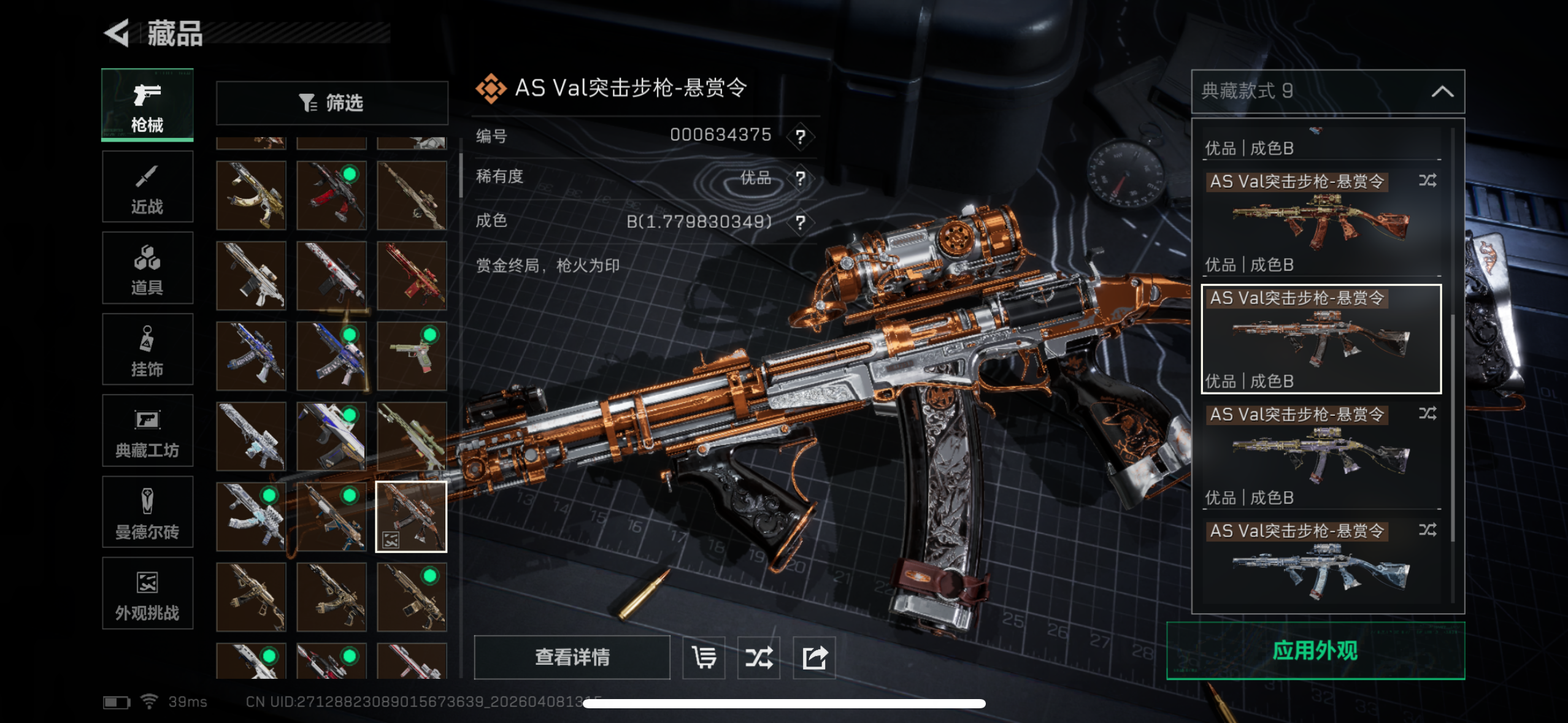Collapse the 典藏款式 9 dropdown
The height and width of the screenshot is (723, 1568).
[1442, 92]
